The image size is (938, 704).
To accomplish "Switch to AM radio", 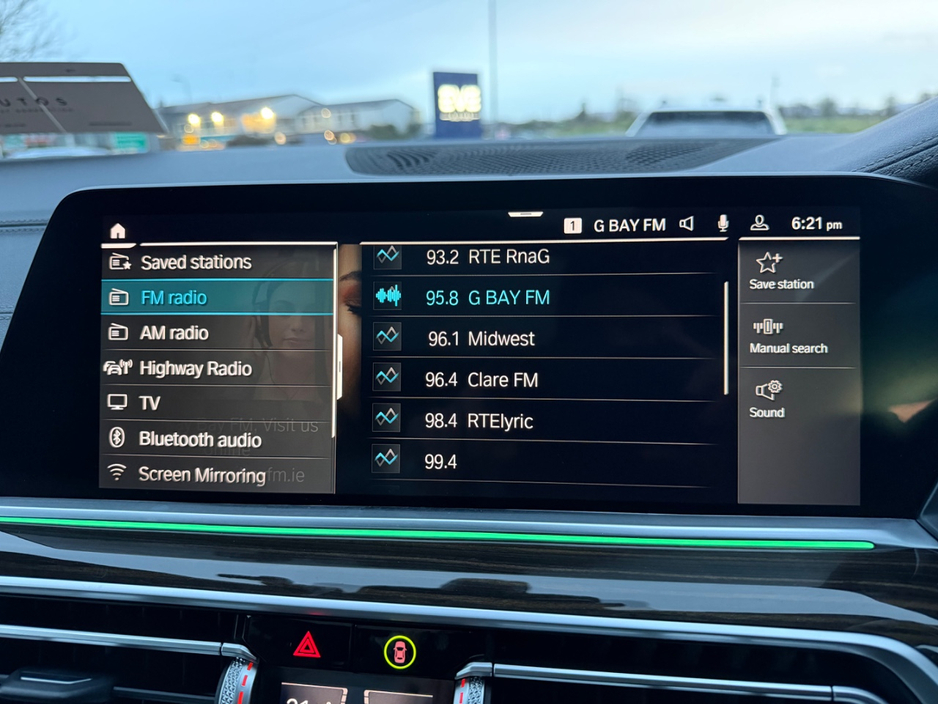I will coord(173,333).
